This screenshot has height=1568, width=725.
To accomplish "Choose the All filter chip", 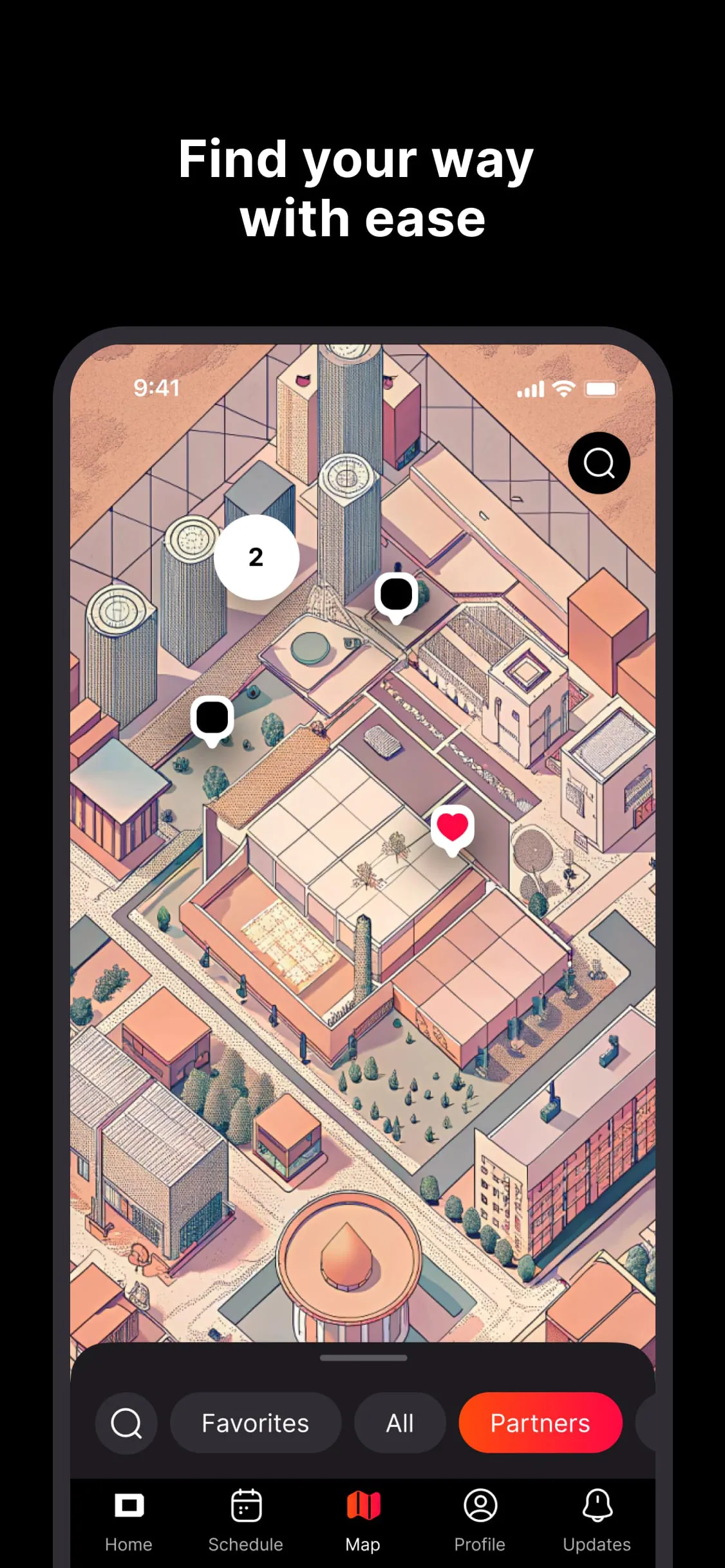I will click(x=399, y=1423).
